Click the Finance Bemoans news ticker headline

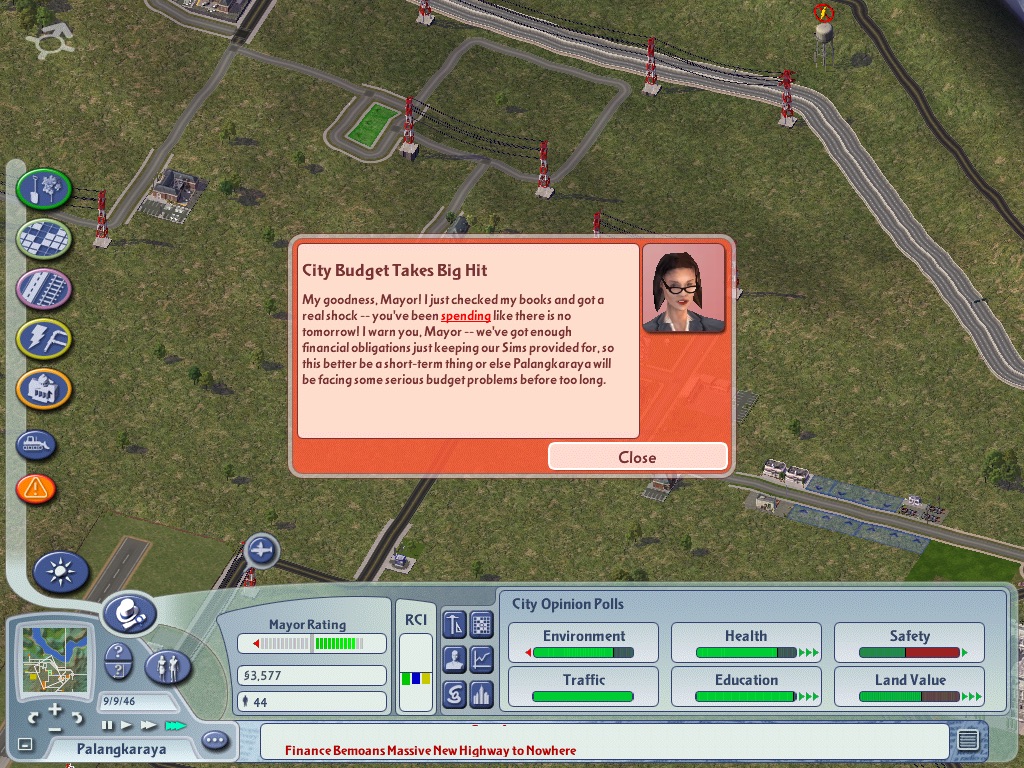[x=430, y=750]
